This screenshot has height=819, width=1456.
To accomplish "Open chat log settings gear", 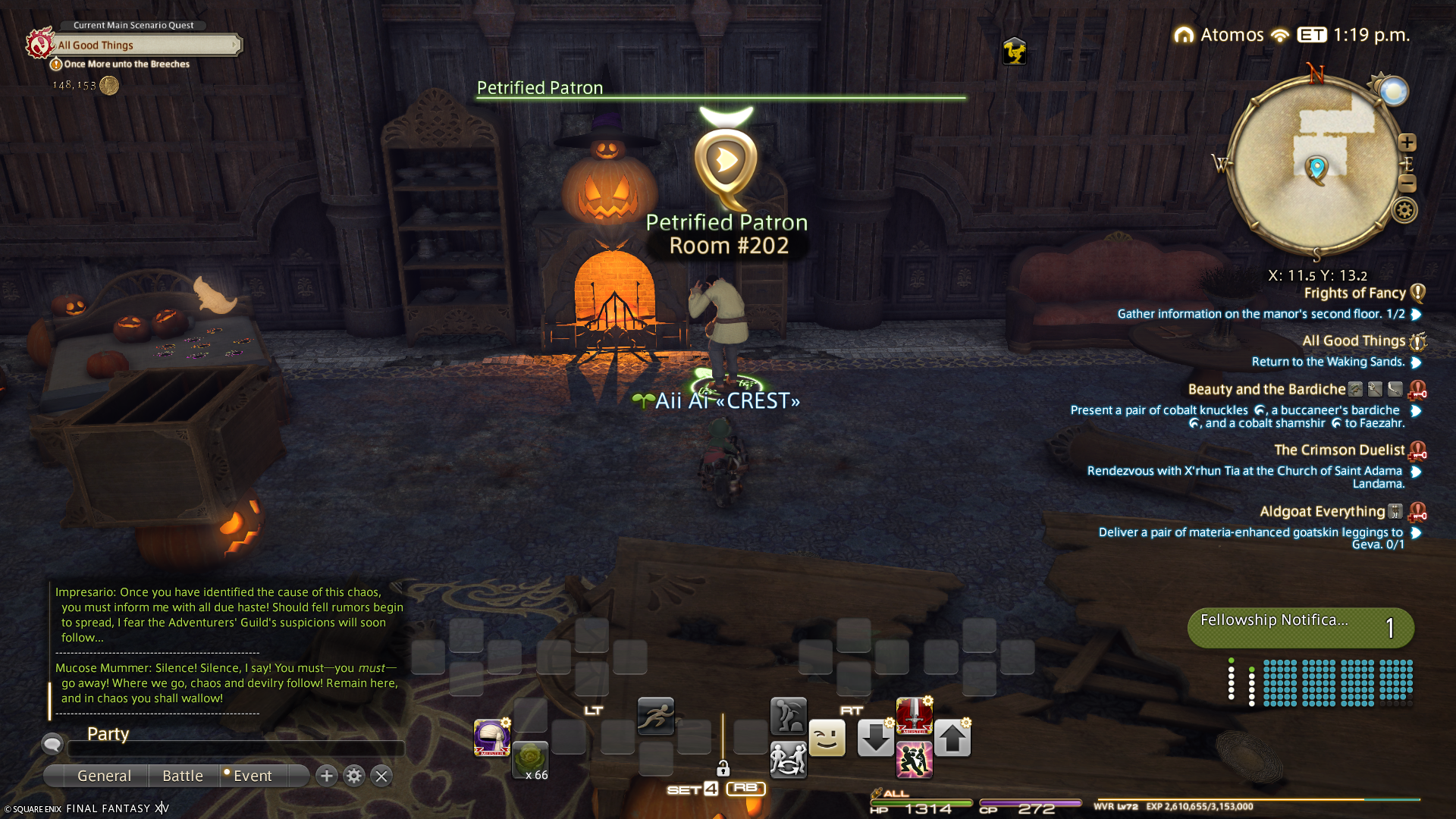I will tap(354, 776).
